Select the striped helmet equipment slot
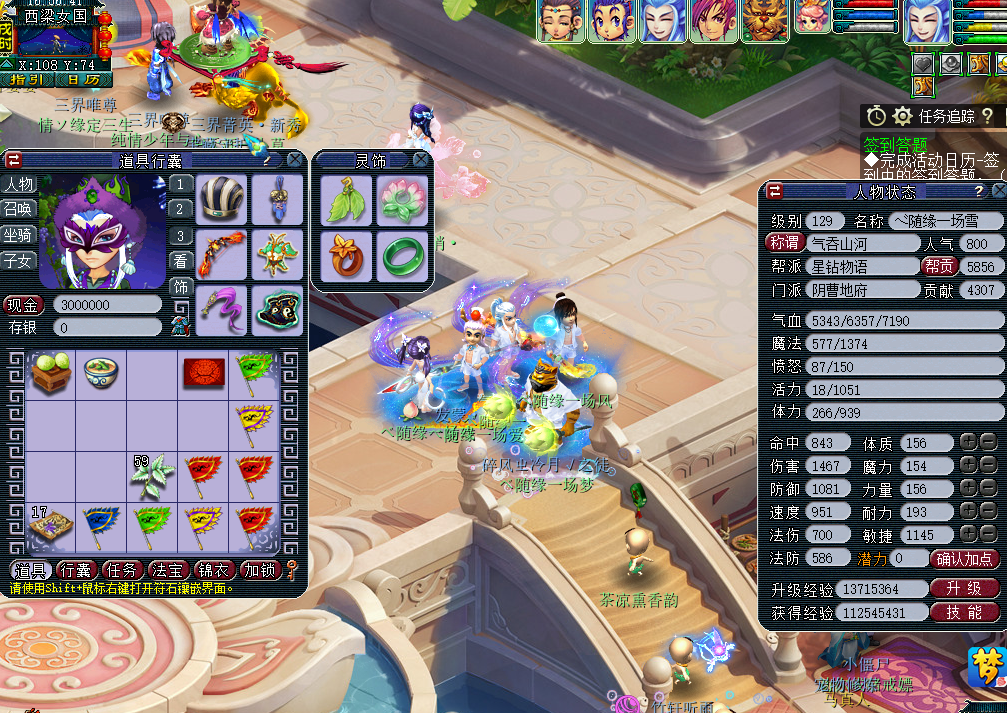 pyautogui.click(x=220, y=199)
